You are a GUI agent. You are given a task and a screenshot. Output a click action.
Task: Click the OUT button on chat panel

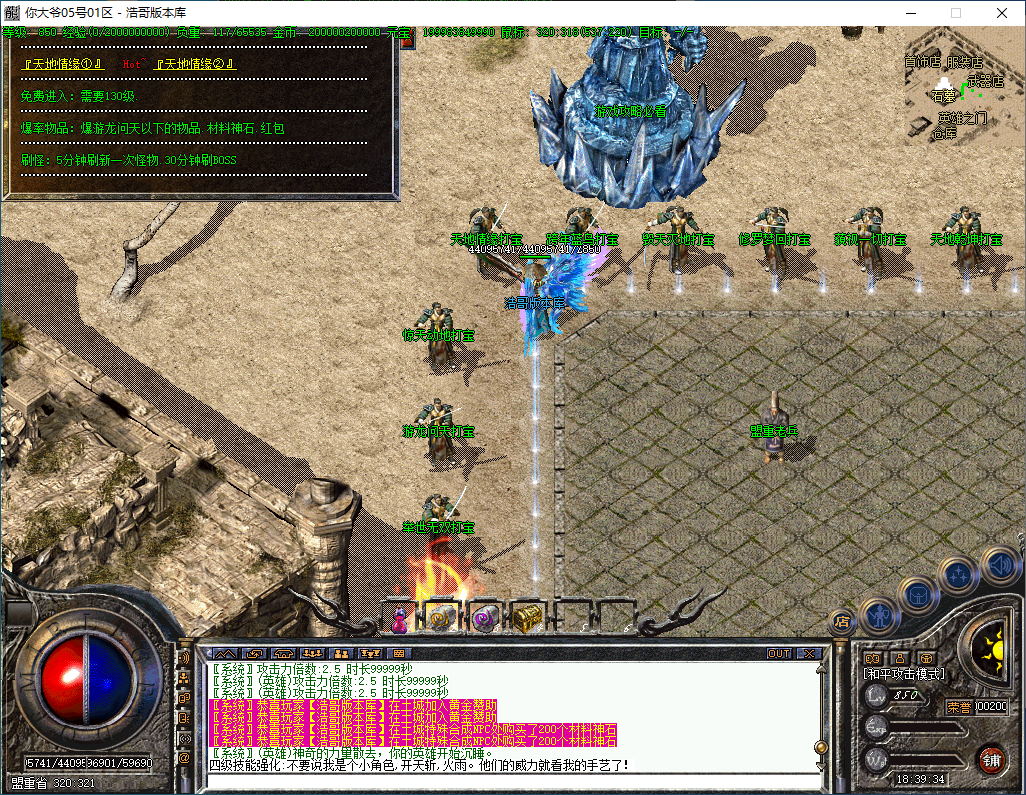click(x=779, y=653)
